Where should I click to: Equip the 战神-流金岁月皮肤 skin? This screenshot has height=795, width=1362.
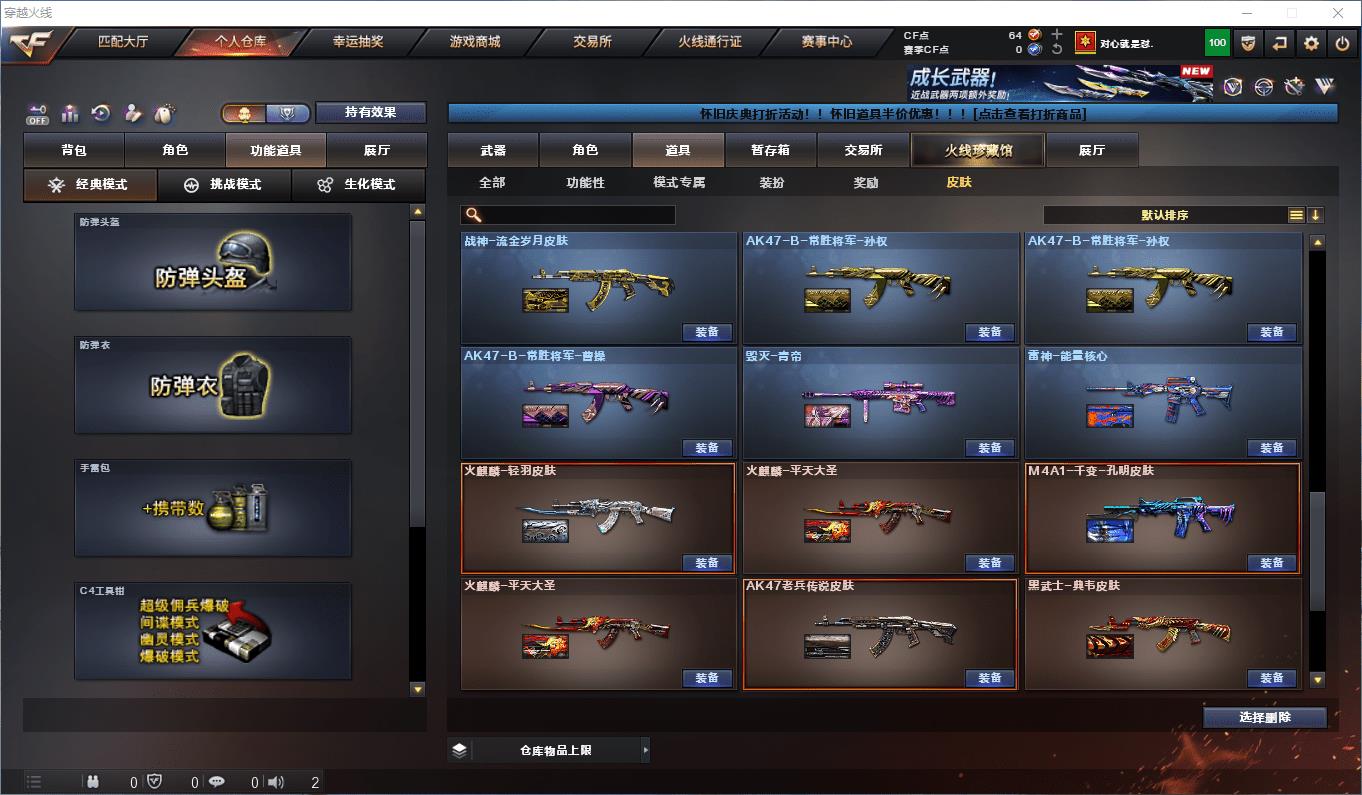pos(707,332)
